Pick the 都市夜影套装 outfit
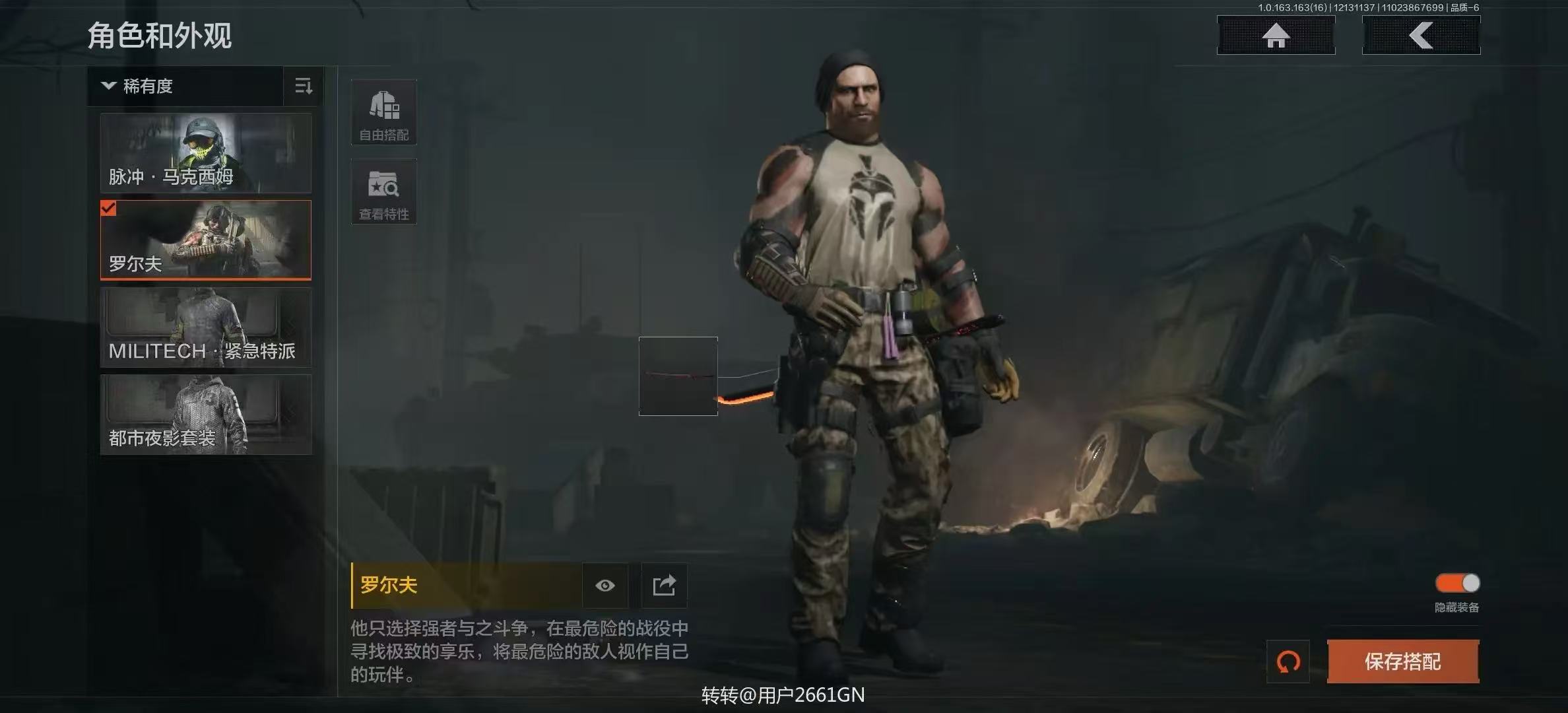This screenshot has height=713, width=1568. [205, 415]
